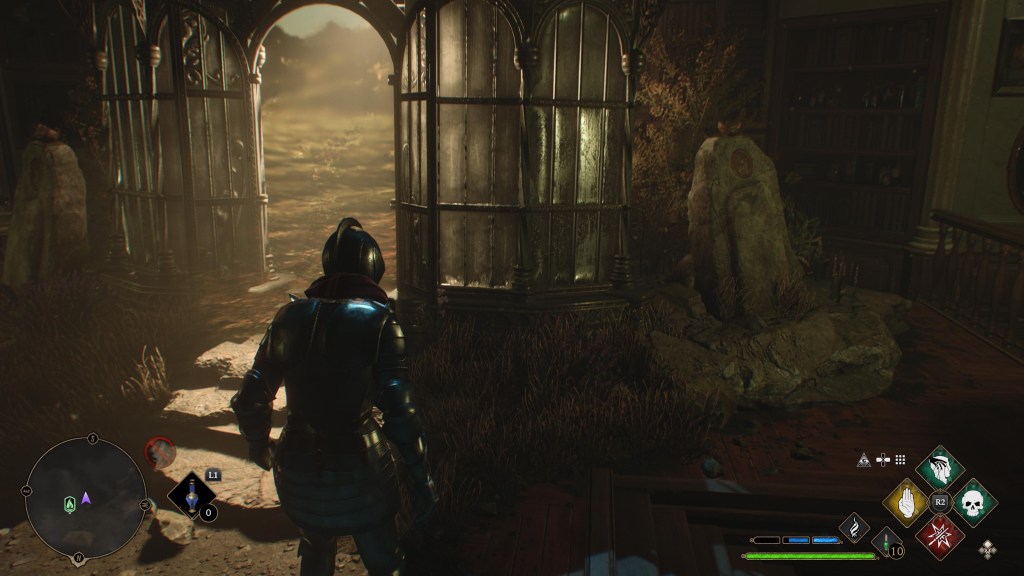Image resolution: width=1024 pixels, height=576 pixels.
Task: Click the circular minimap
Action: pyautogui.click(x=85, y=497)
